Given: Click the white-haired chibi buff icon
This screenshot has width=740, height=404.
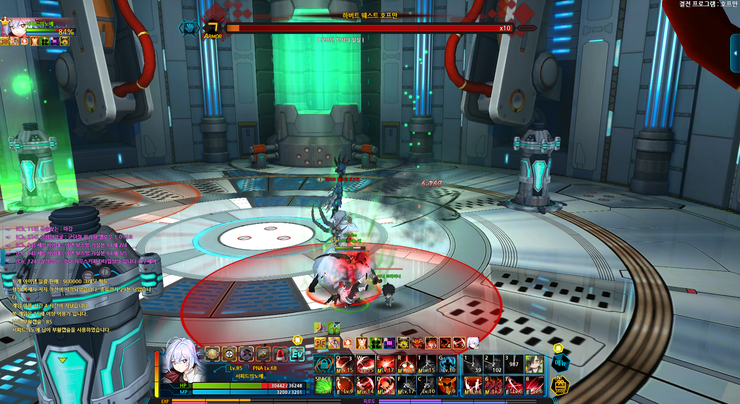Looking at the screenshot, I should coord(473,342).
